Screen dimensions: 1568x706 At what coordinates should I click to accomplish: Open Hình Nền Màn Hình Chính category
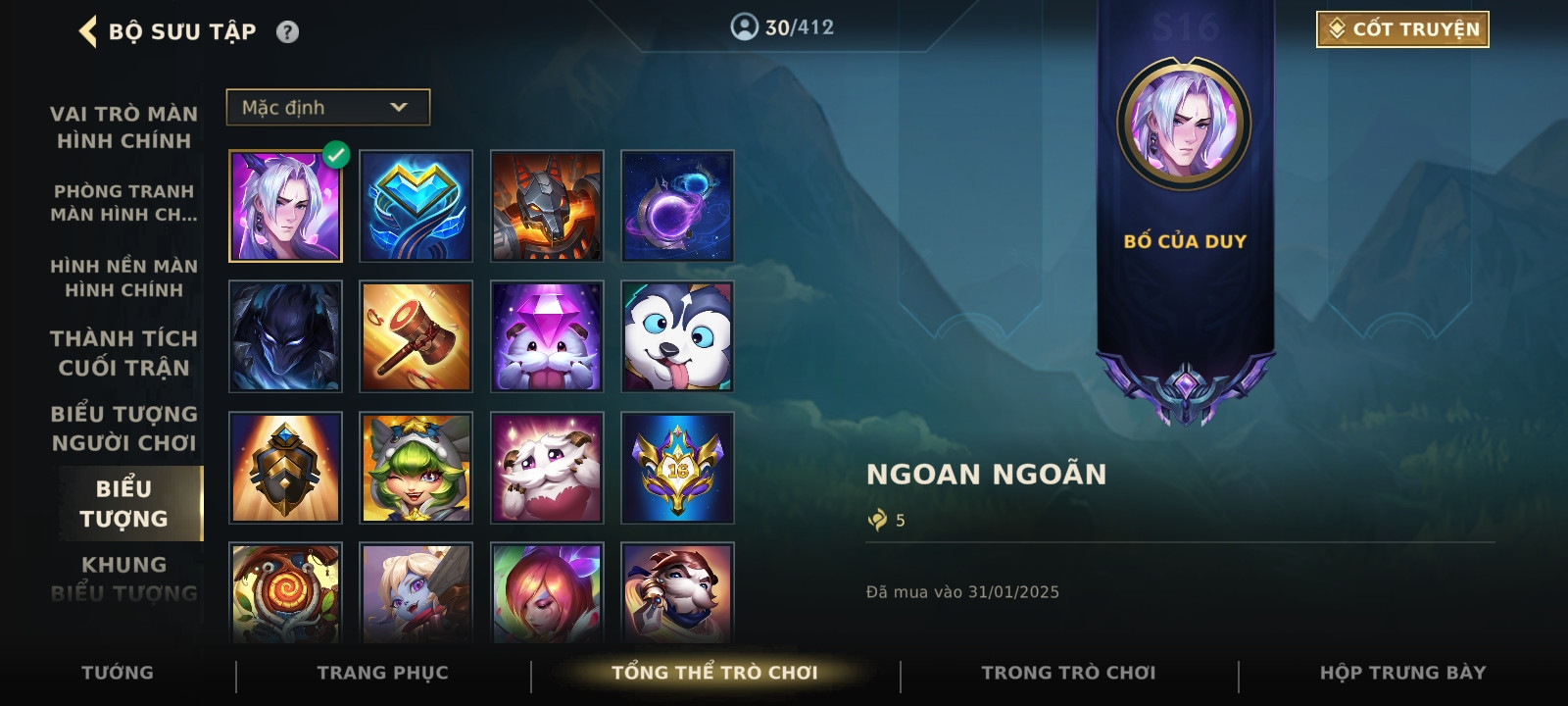click(x=123, y=277)
